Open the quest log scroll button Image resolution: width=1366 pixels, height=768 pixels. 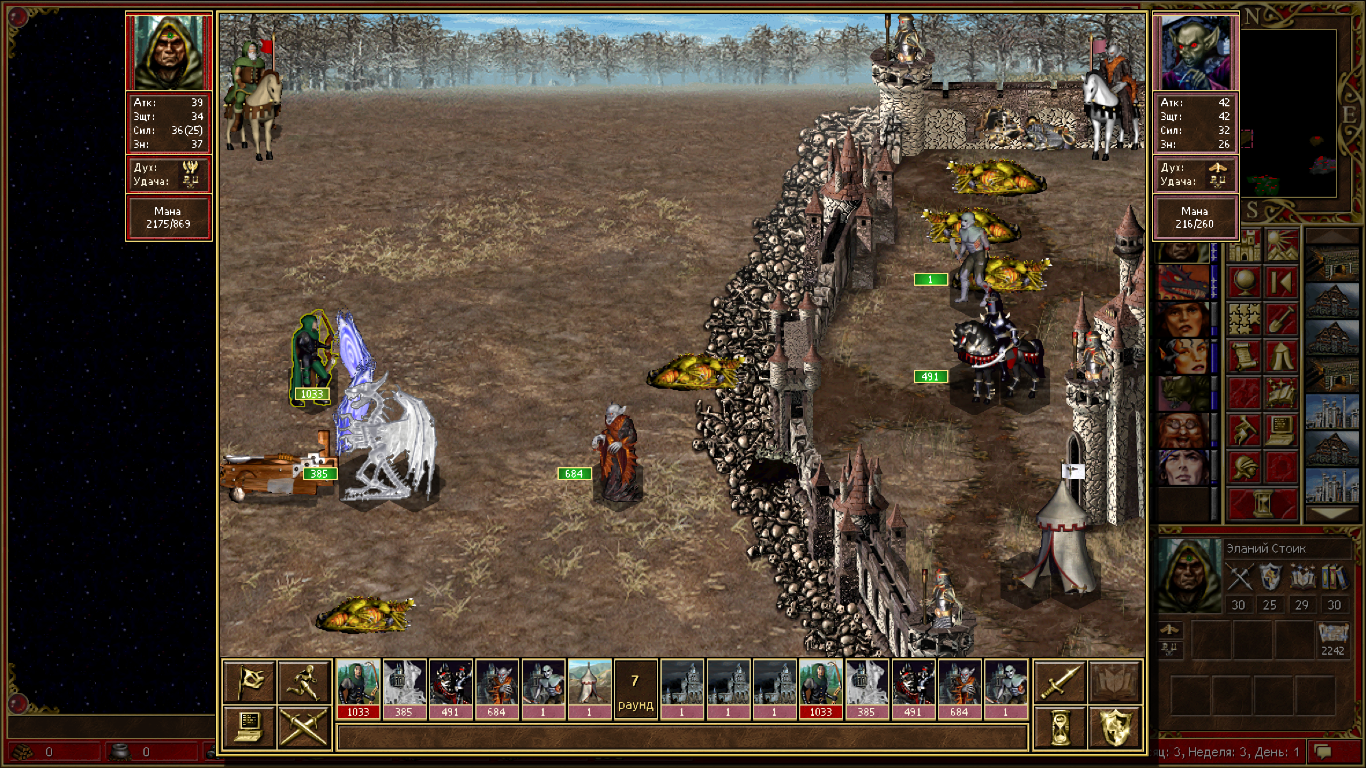pyautogui.click(x=1244, y=356)
